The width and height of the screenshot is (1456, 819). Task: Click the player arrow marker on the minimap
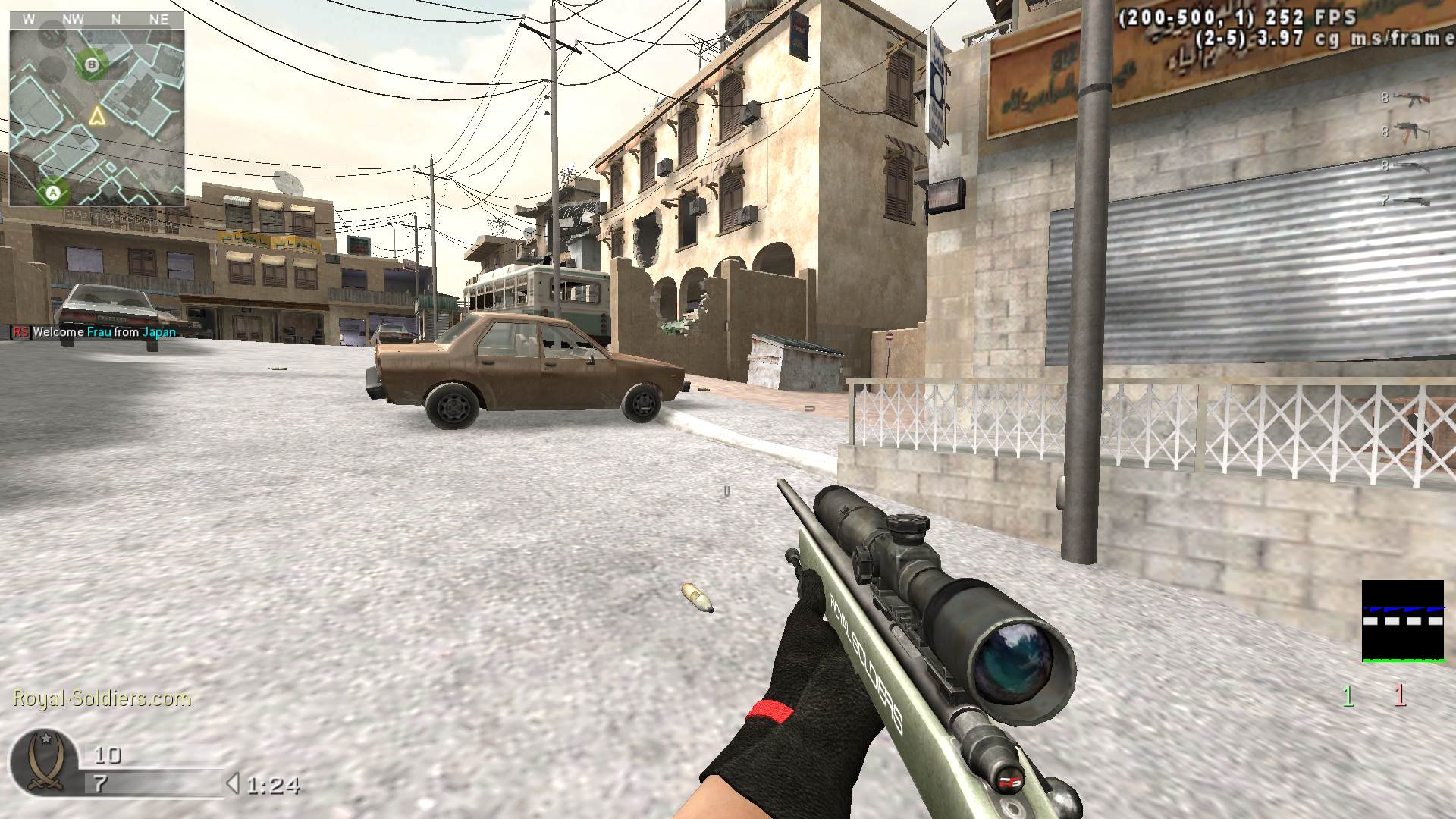tap(98, 116)
